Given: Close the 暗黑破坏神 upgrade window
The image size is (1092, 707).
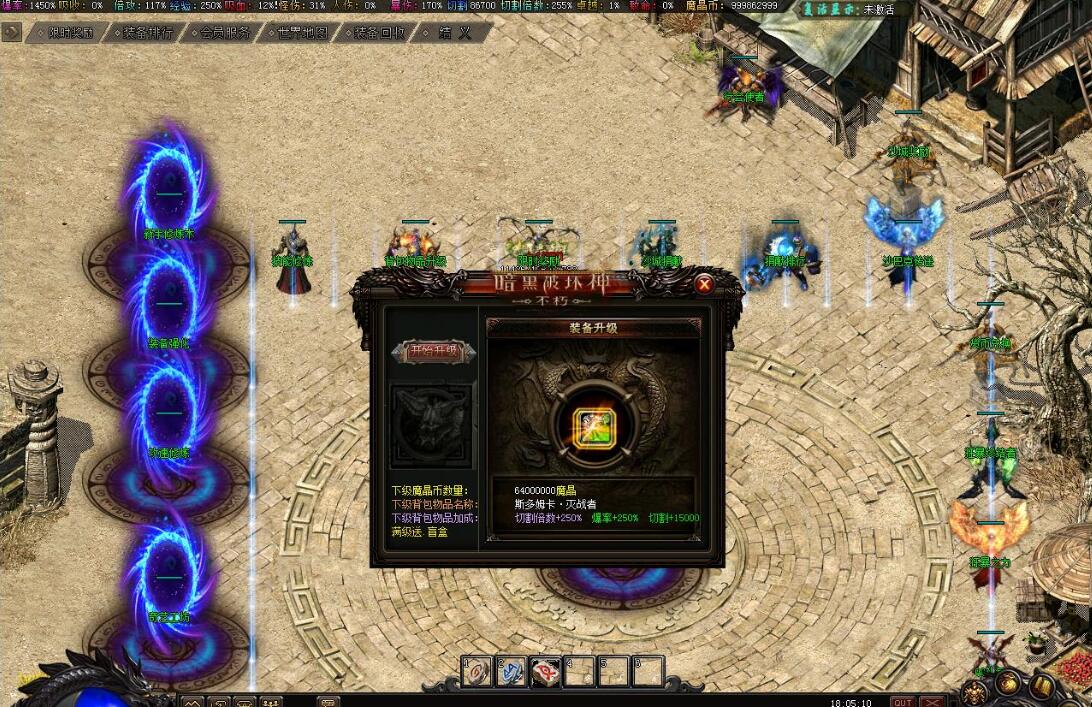Looking at the screenshot, I should [704, 285].
